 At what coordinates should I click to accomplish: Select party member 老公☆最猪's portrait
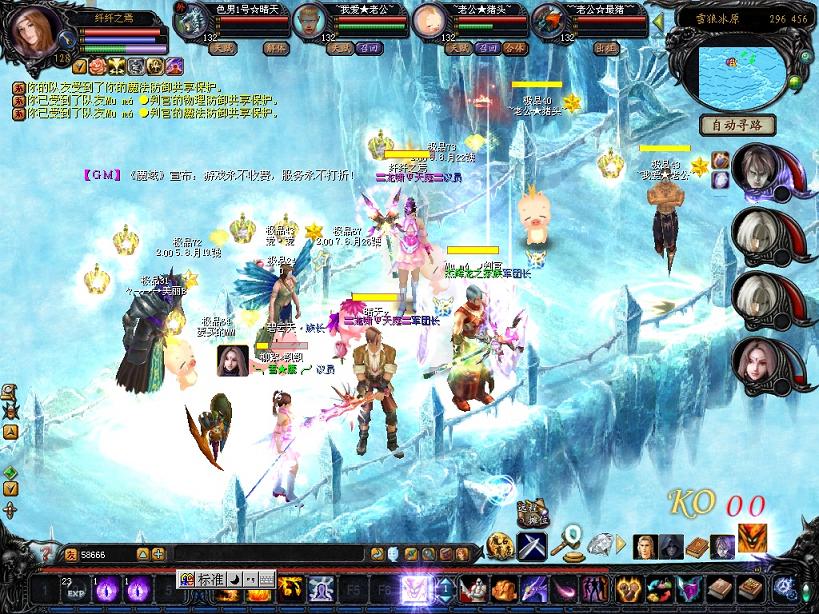click(549, 20)
